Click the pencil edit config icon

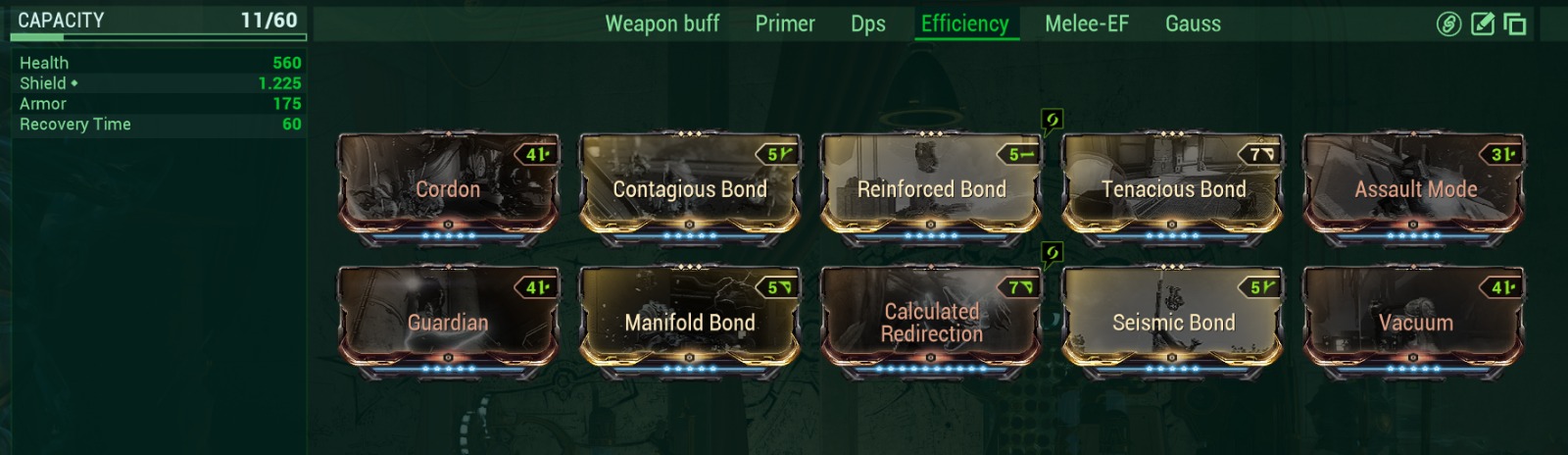point(1483,25)
